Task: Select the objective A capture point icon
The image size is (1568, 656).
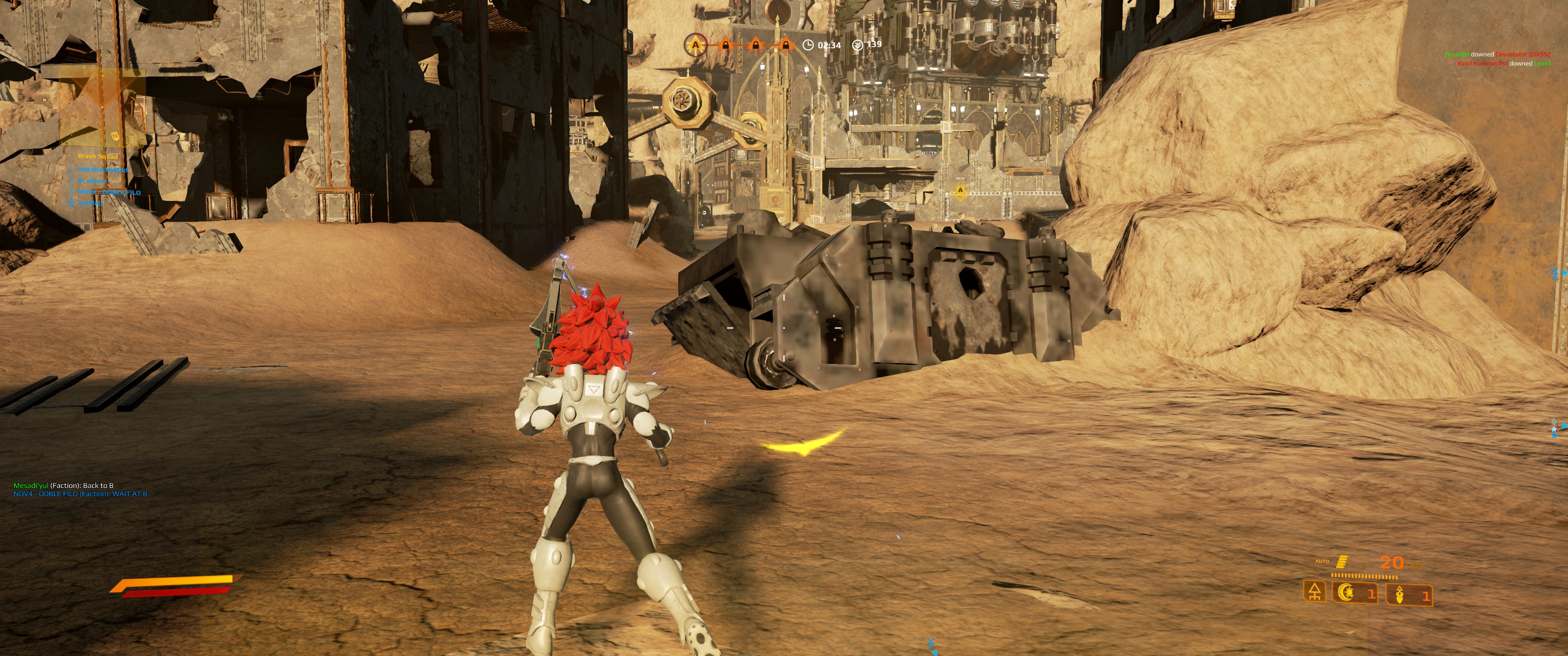Action: pos(695,45)
